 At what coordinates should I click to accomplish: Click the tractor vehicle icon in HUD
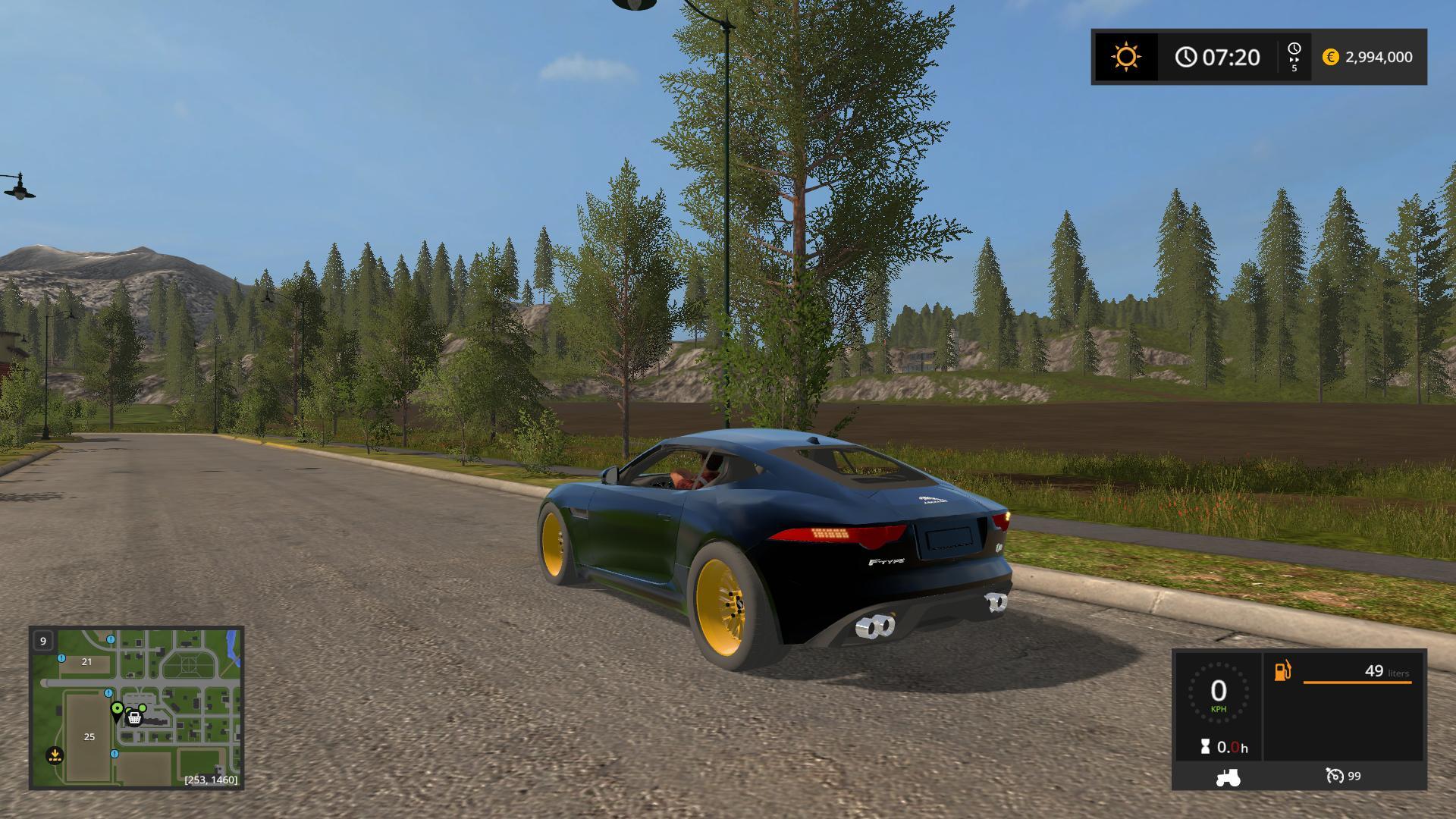(1228, 777)
